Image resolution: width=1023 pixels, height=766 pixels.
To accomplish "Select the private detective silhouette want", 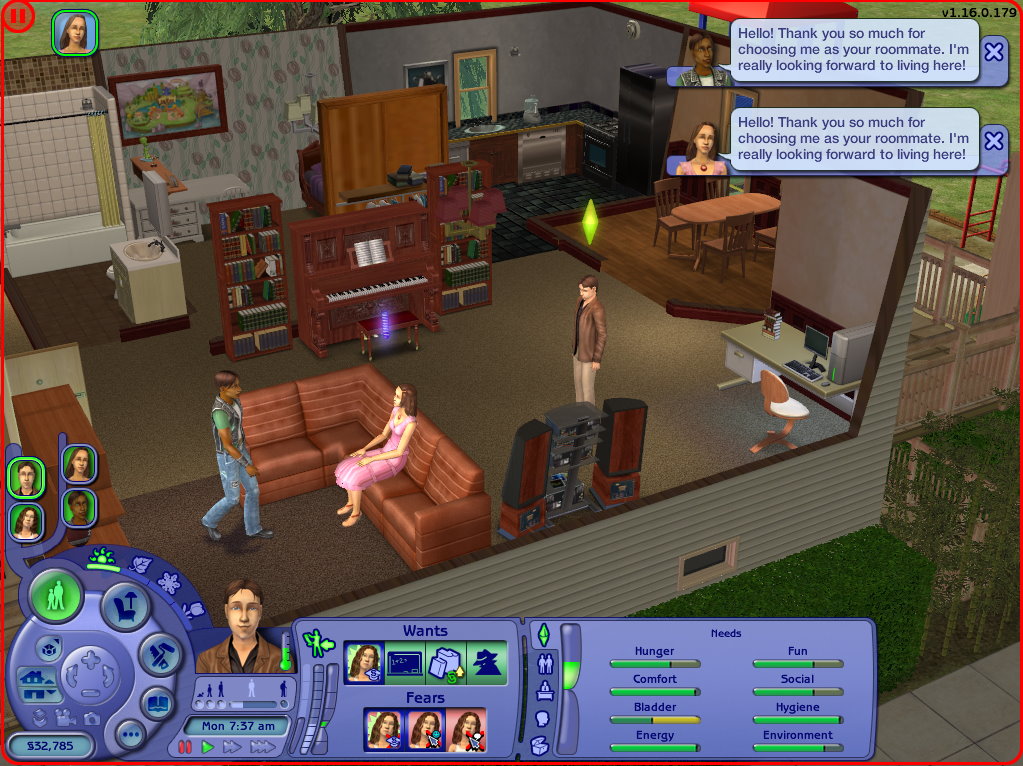I will coord(487,663).
